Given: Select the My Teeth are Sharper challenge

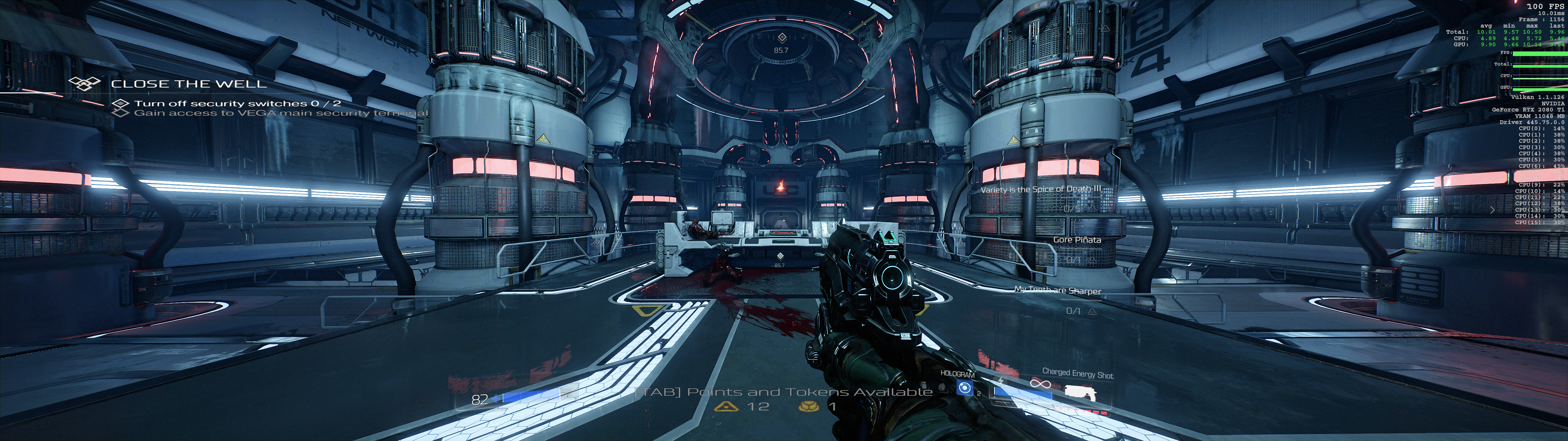Looking at the screenshot, I should click(1057, 291).
